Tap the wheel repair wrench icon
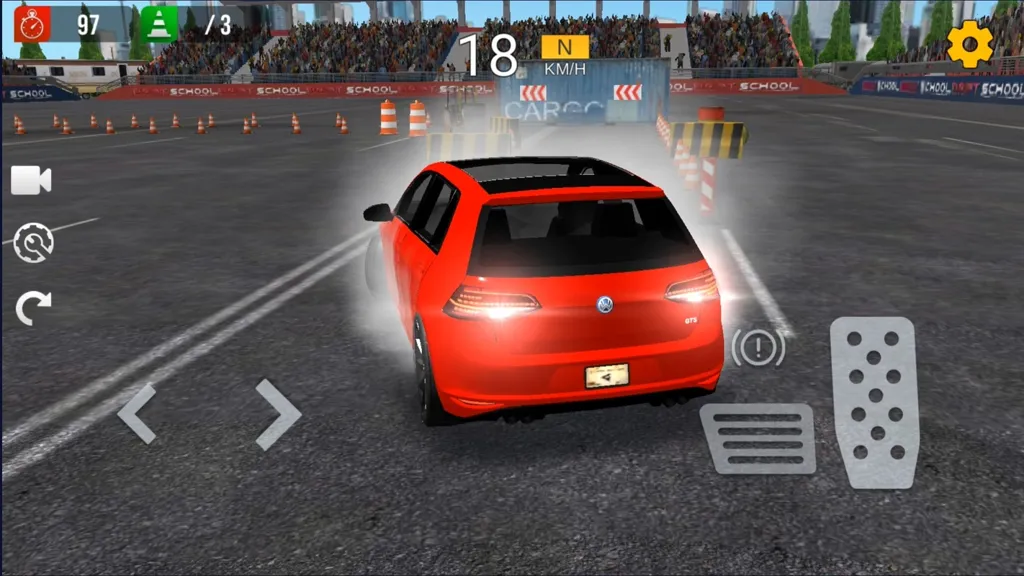1024x576 pixels. tap(33, 243)
